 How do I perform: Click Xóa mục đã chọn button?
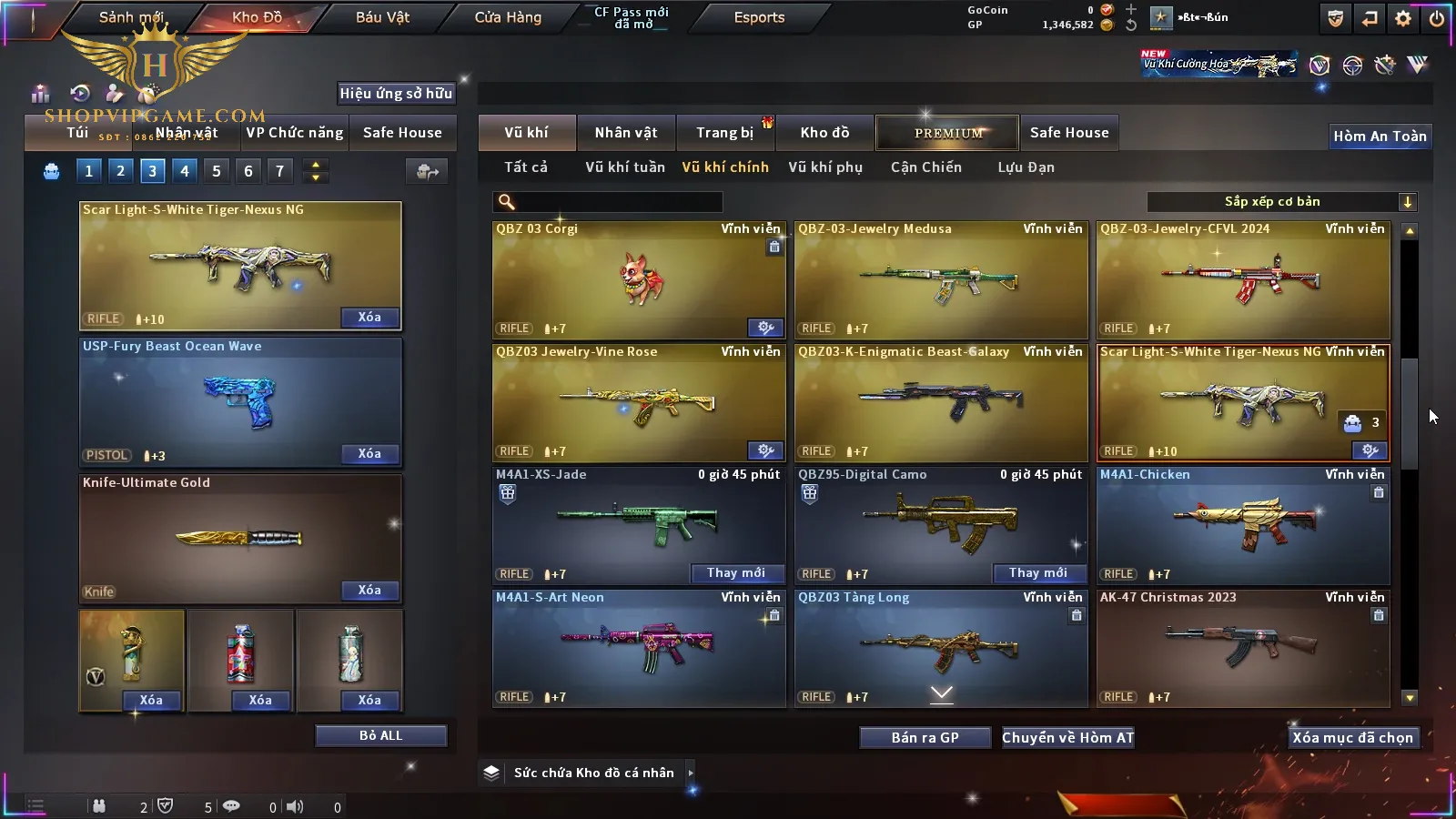1352,738
